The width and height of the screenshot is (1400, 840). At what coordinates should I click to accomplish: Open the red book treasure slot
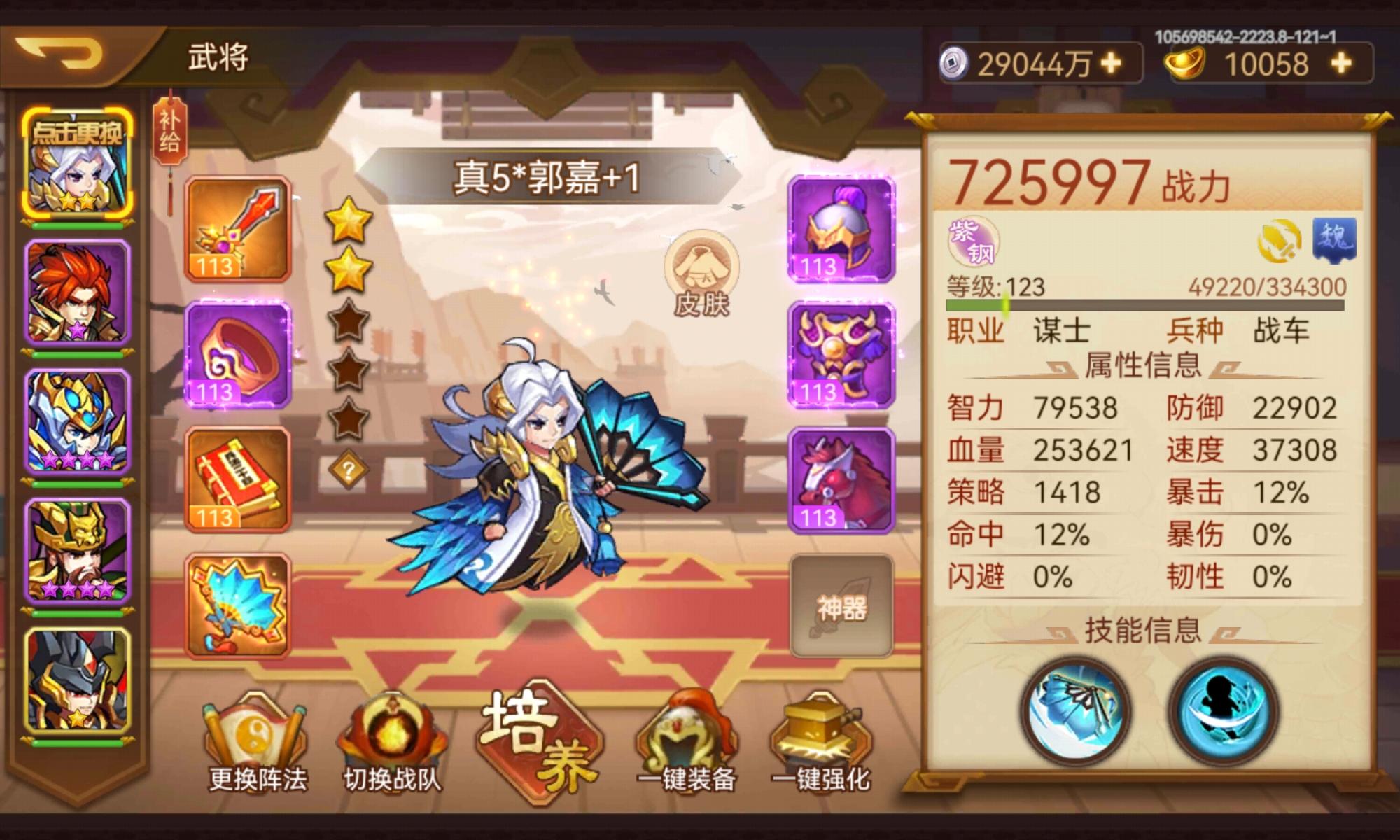coord(237,483)
